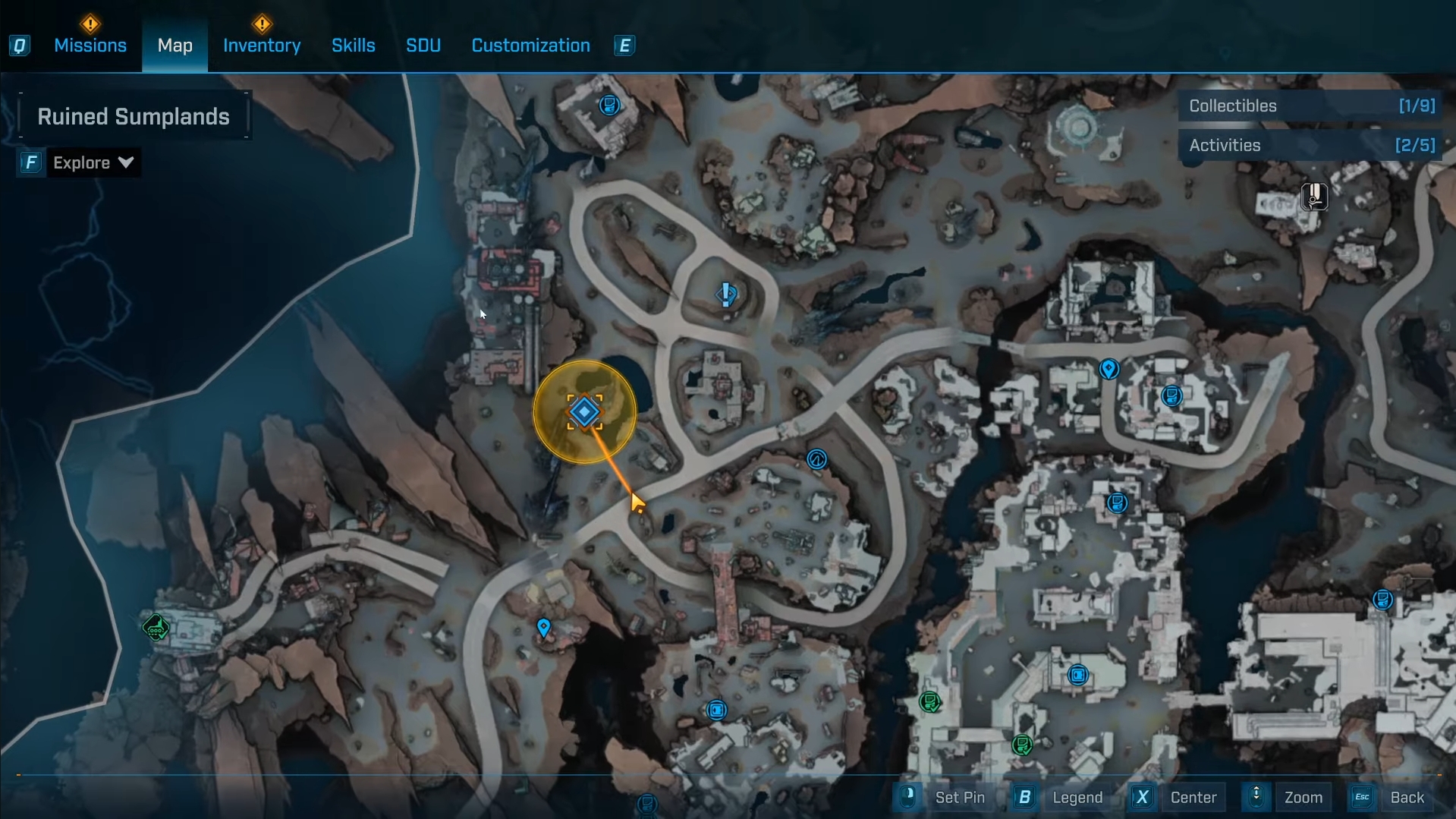The height and width of the screenshot is (819, 1456).
Task: Center the map on player
Action: click(x=1192, y=798)
